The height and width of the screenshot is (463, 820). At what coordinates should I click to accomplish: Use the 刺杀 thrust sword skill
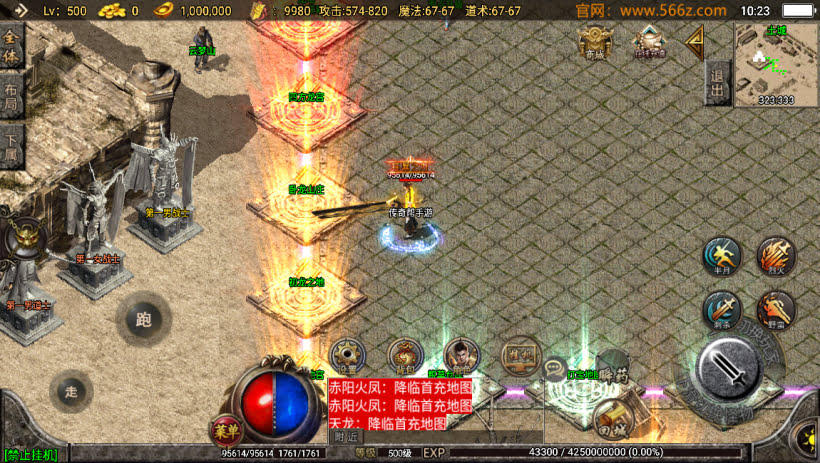(x=720, y=308)
